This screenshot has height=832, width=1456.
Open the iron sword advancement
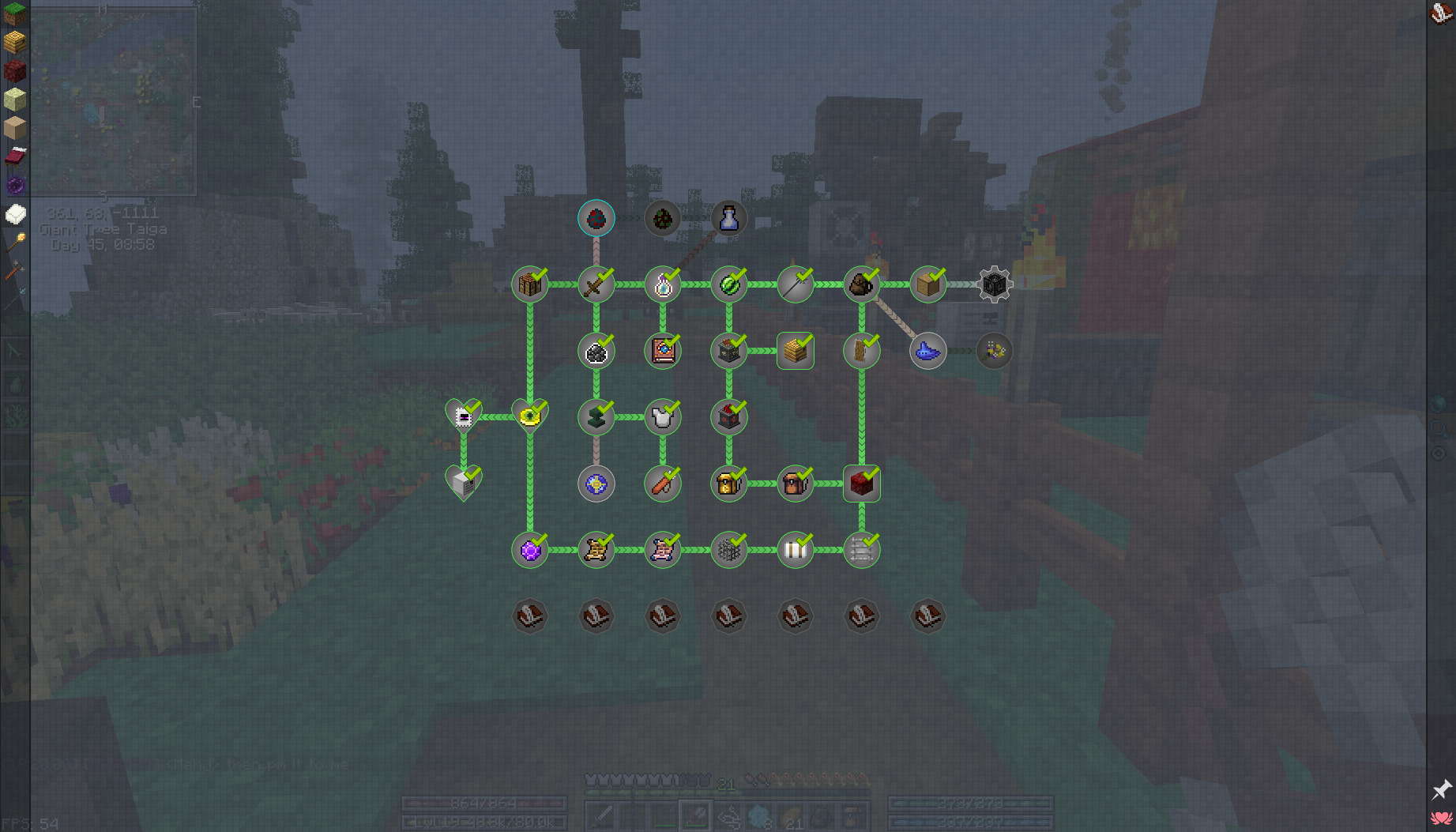[x=596, y=284]
